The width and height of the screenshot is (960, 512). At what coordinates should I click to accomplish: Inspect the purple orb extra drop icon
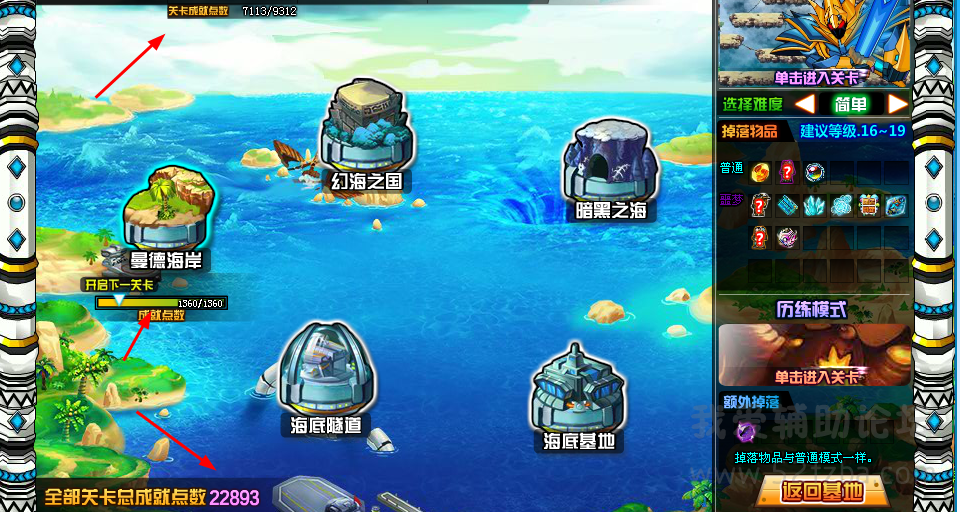pos(746,433)
